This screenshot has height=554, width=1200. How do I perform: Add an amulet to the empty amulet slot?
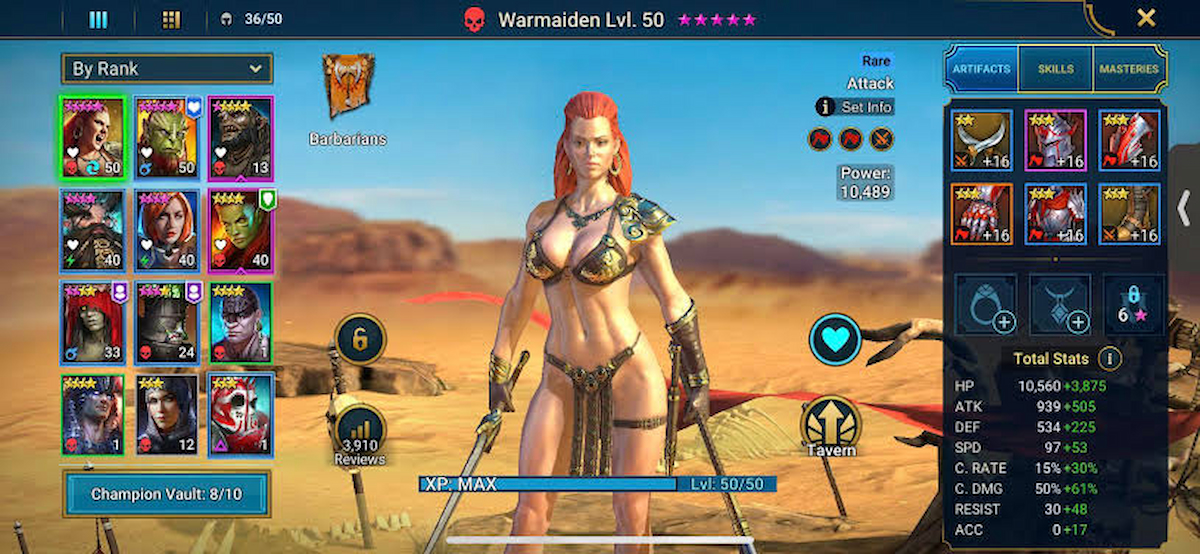pyautogui.click(x=1060, y=305)
